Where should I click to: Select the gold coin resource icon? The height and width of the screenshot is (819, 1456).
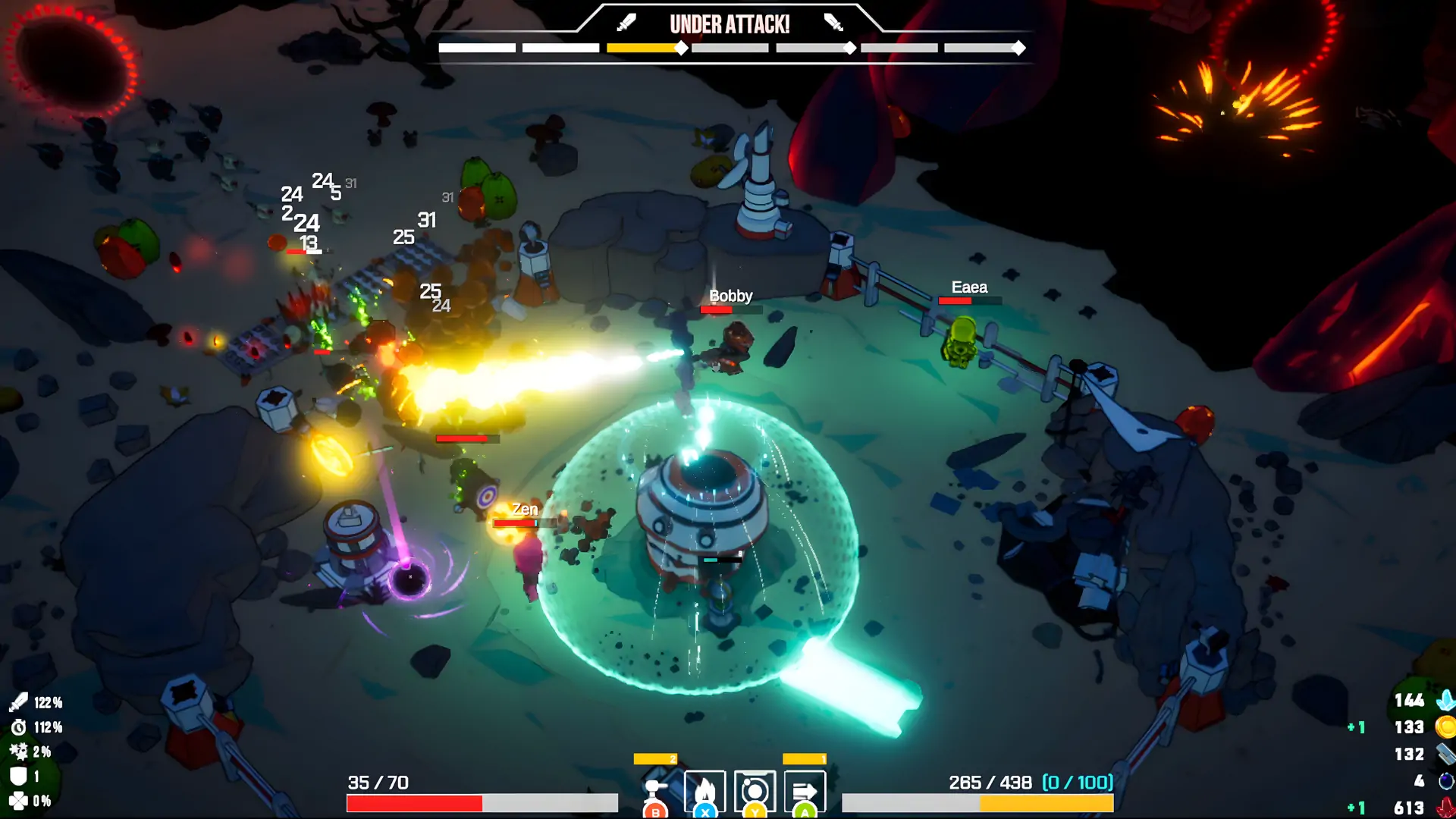click(x=1446, y=727)
